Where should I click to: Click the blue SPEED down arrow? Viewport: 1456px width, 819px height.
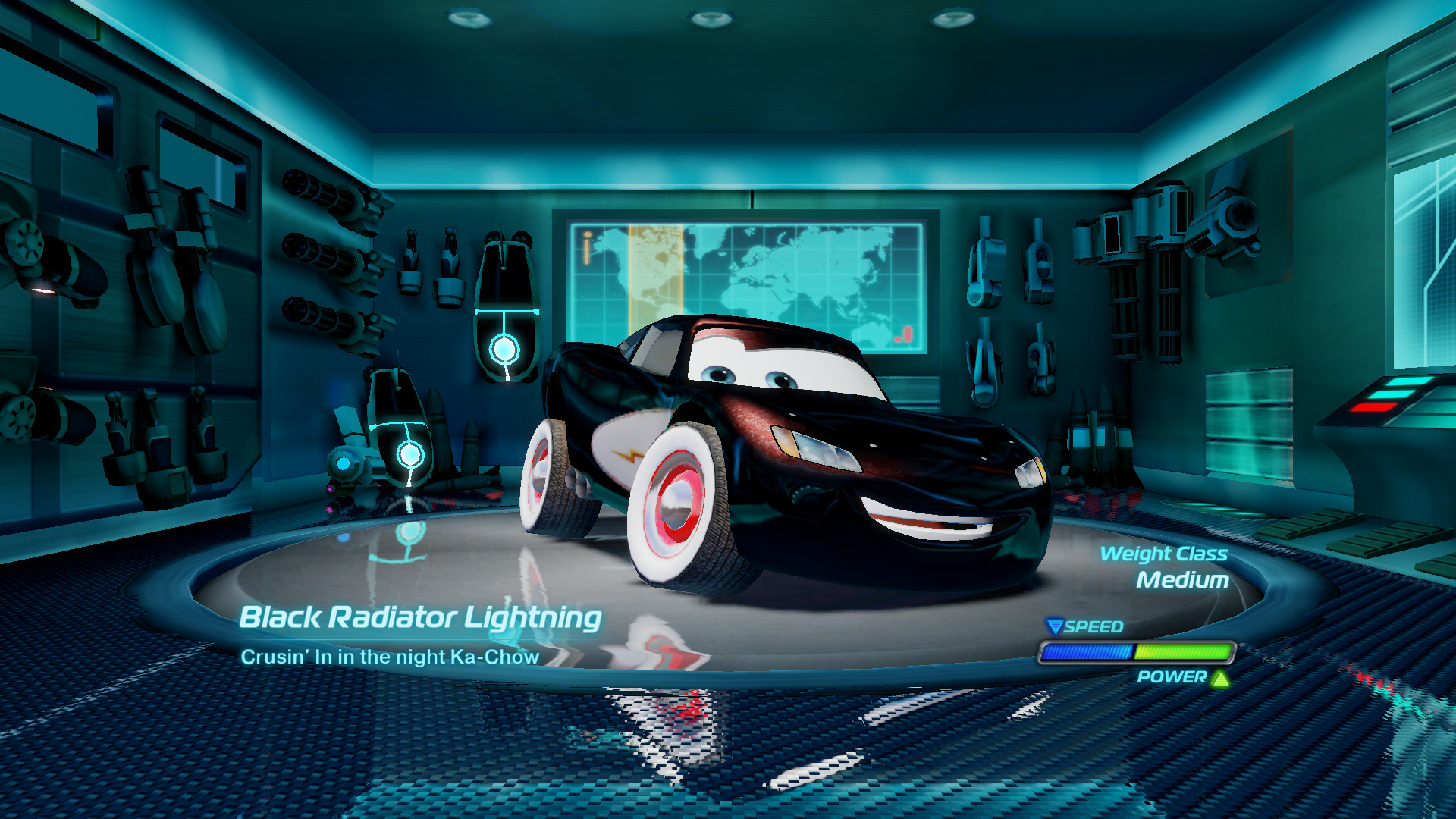[x=1056, y=627]
